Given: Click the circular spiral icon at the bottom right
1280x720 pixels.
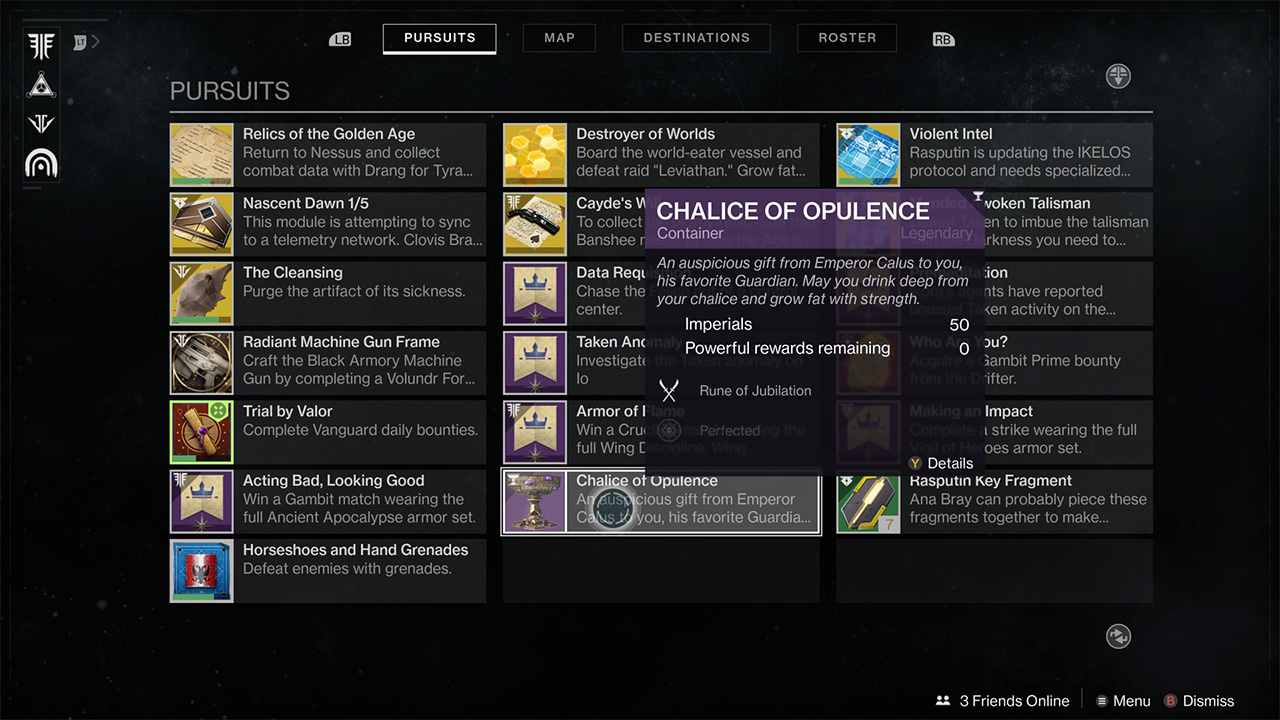Looking at the screenshot, I should tap(1118, 636).
